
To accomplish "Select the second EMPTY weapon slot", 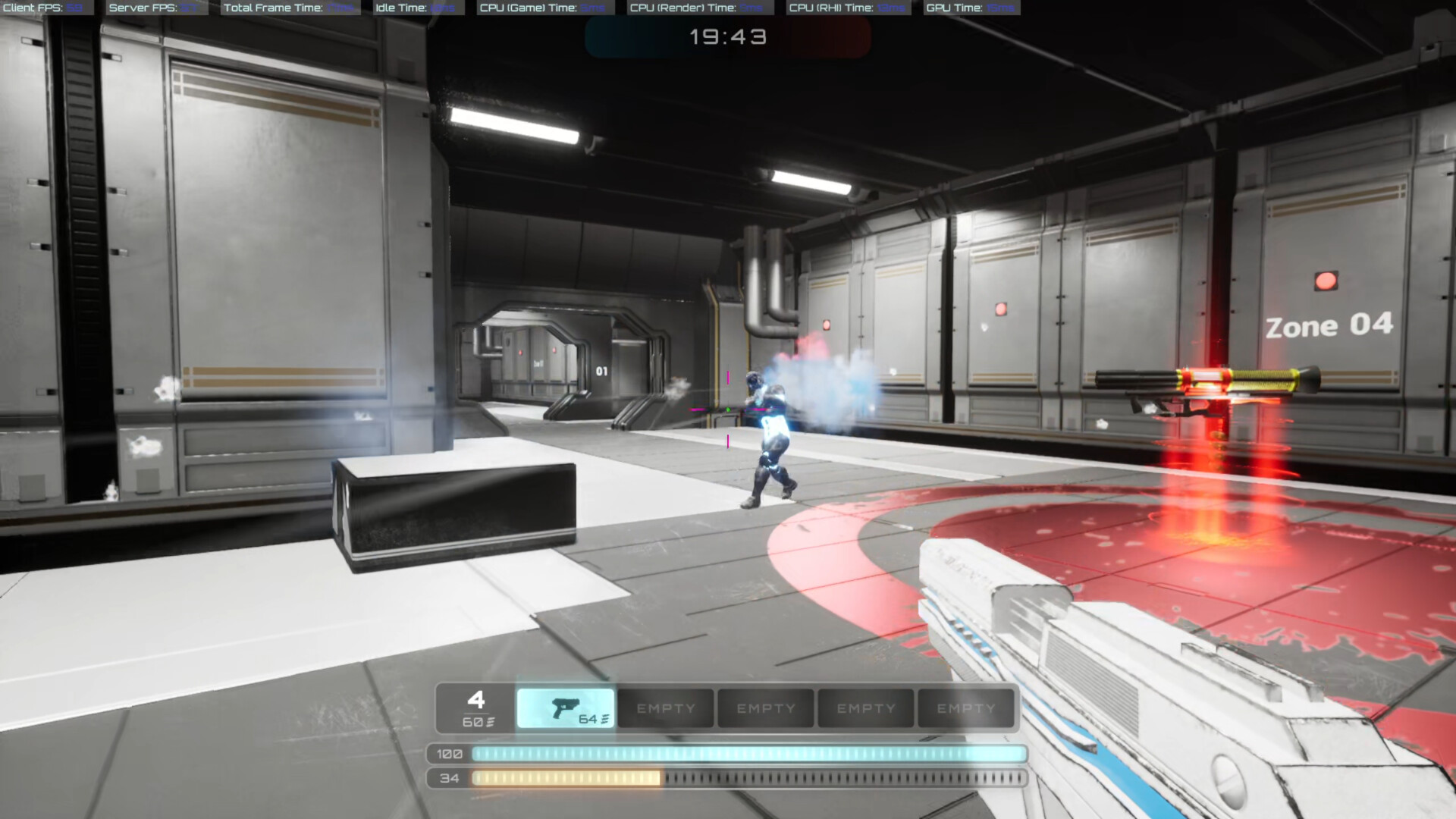I will (765, 708).
